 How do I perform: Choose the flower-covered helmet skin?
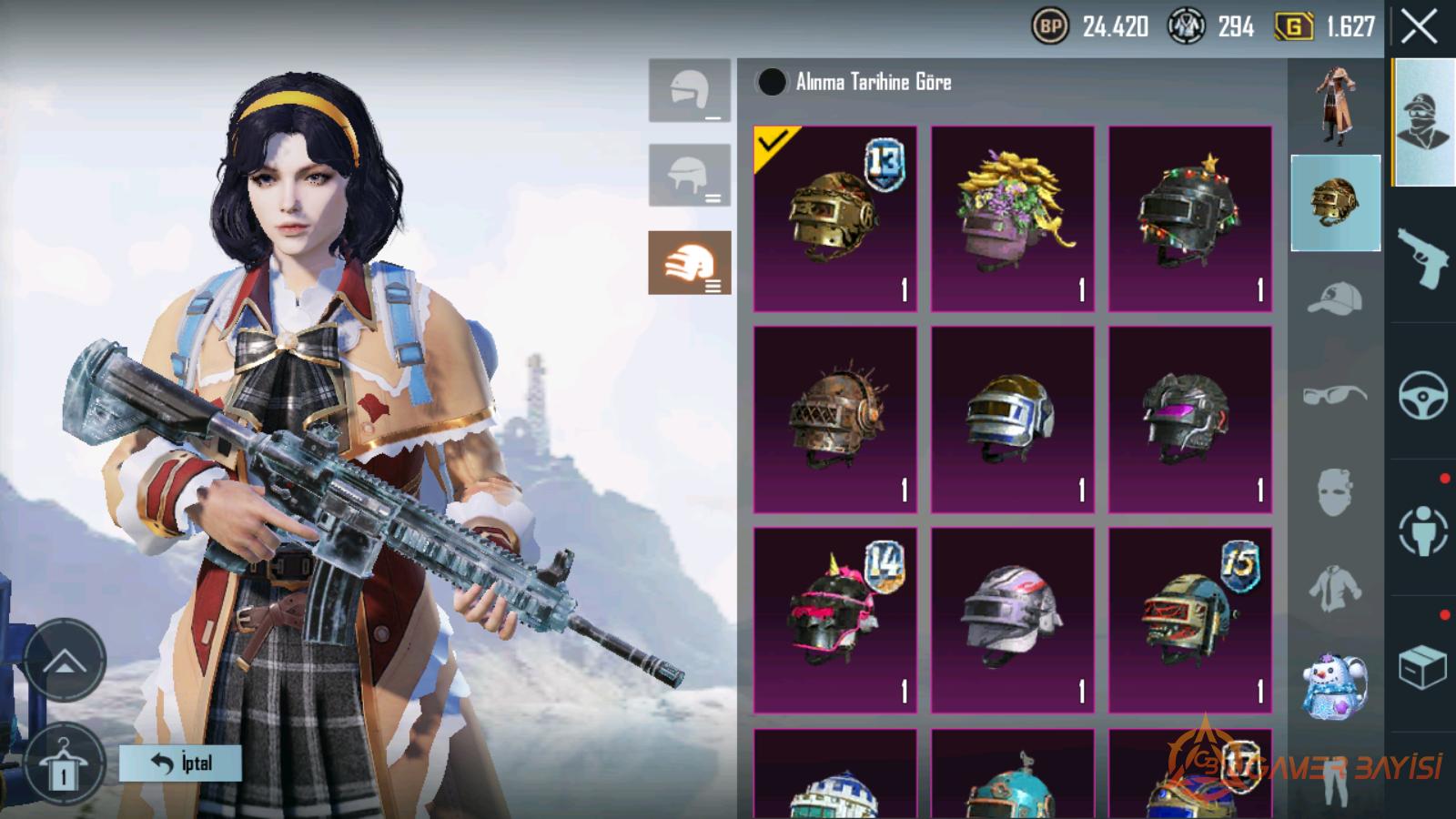coord(1012,219)
